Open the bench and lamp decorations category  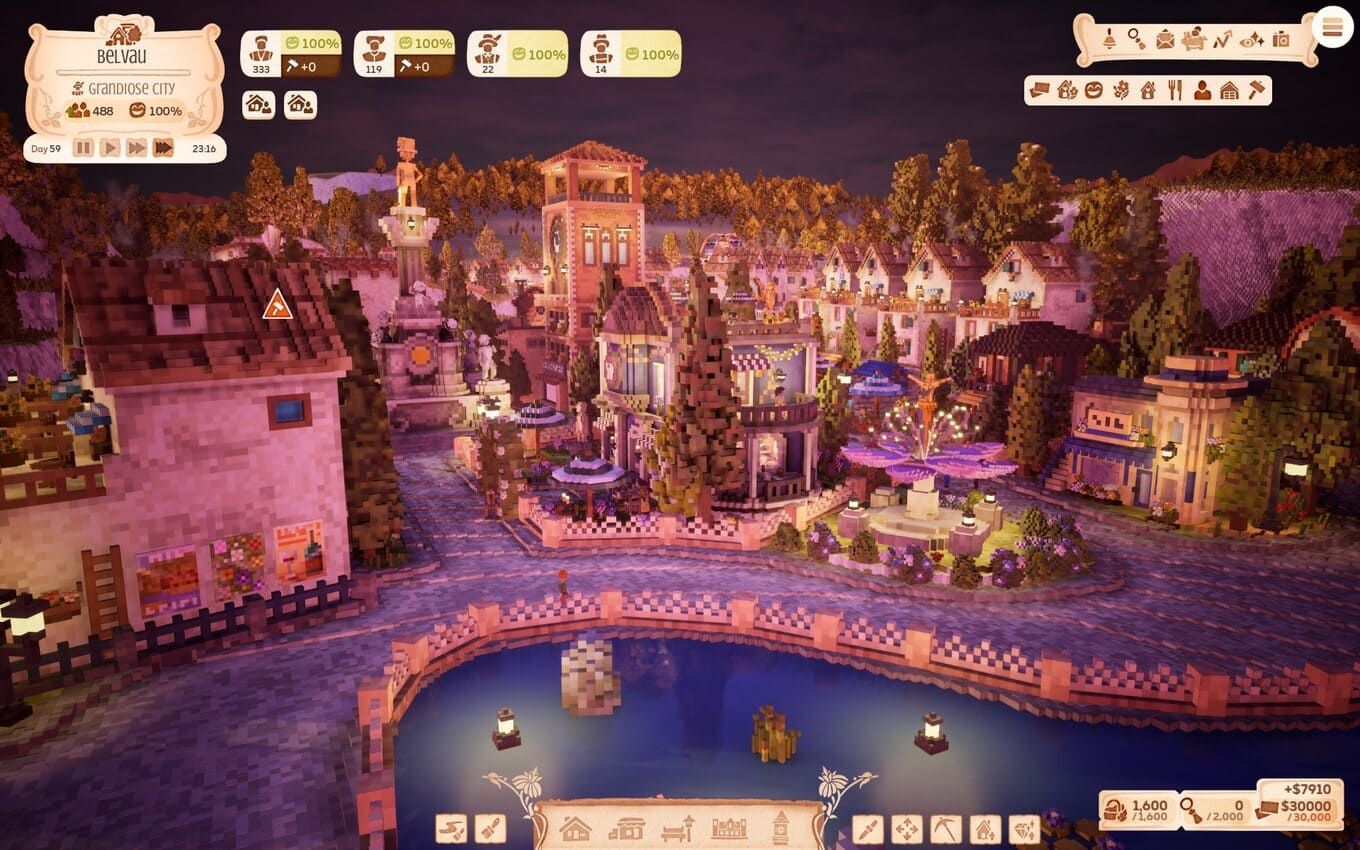pos(678,828)
